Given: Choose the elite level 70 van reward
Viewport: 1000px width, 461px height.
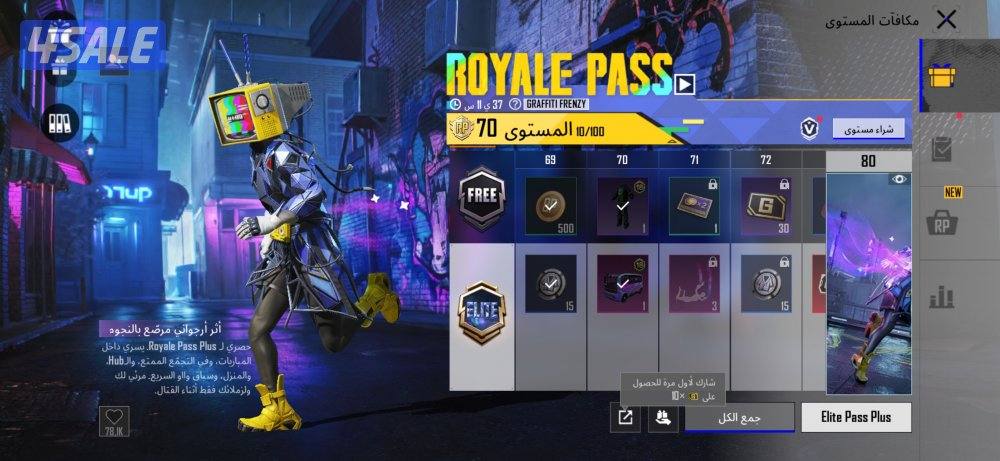Looking at the screenshot, I should pyautogui.click(x=622, y=283).
